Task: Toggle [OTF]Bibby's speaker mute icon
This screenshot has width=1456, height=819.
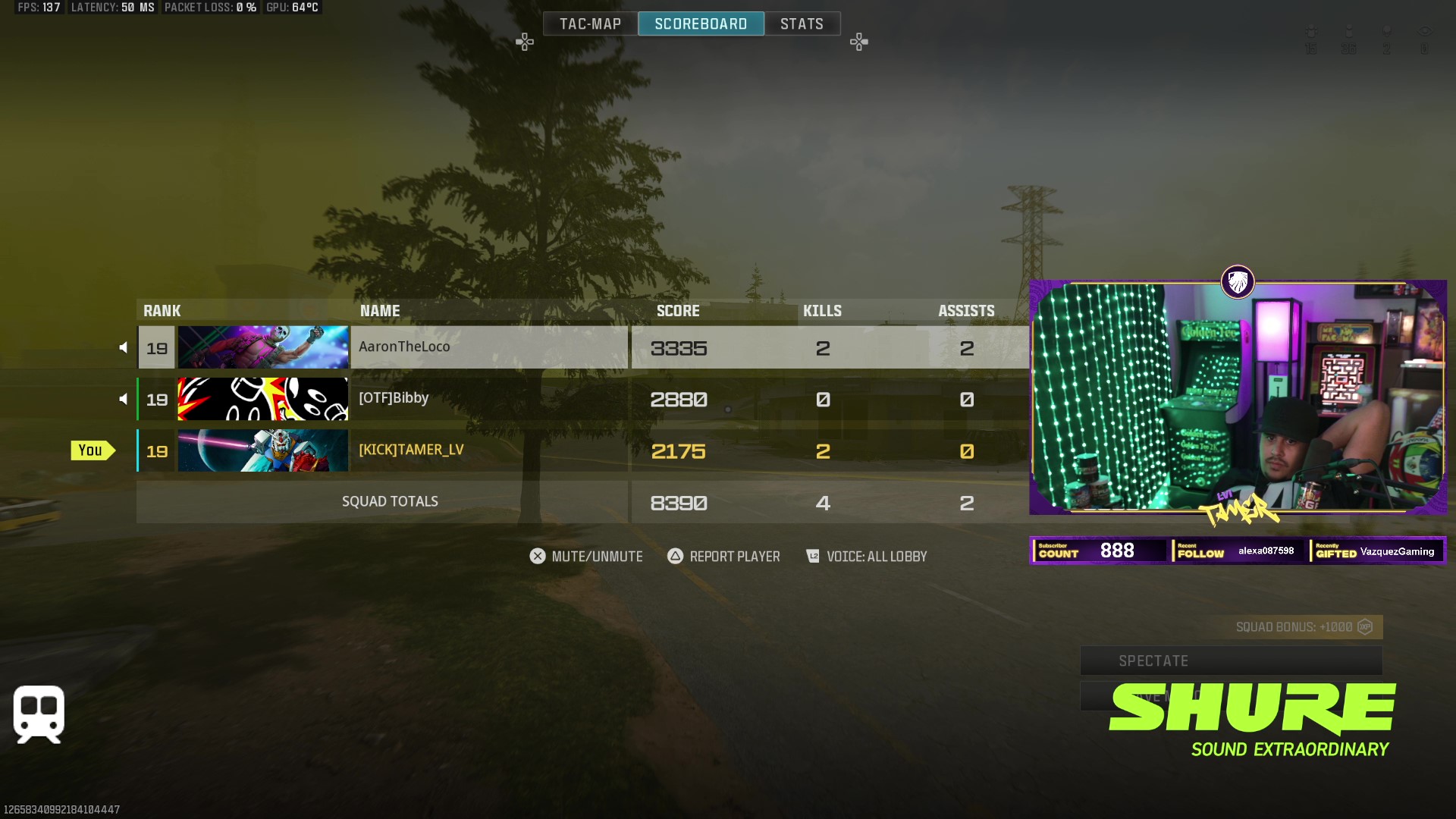Action: click(x=123, y=399)
